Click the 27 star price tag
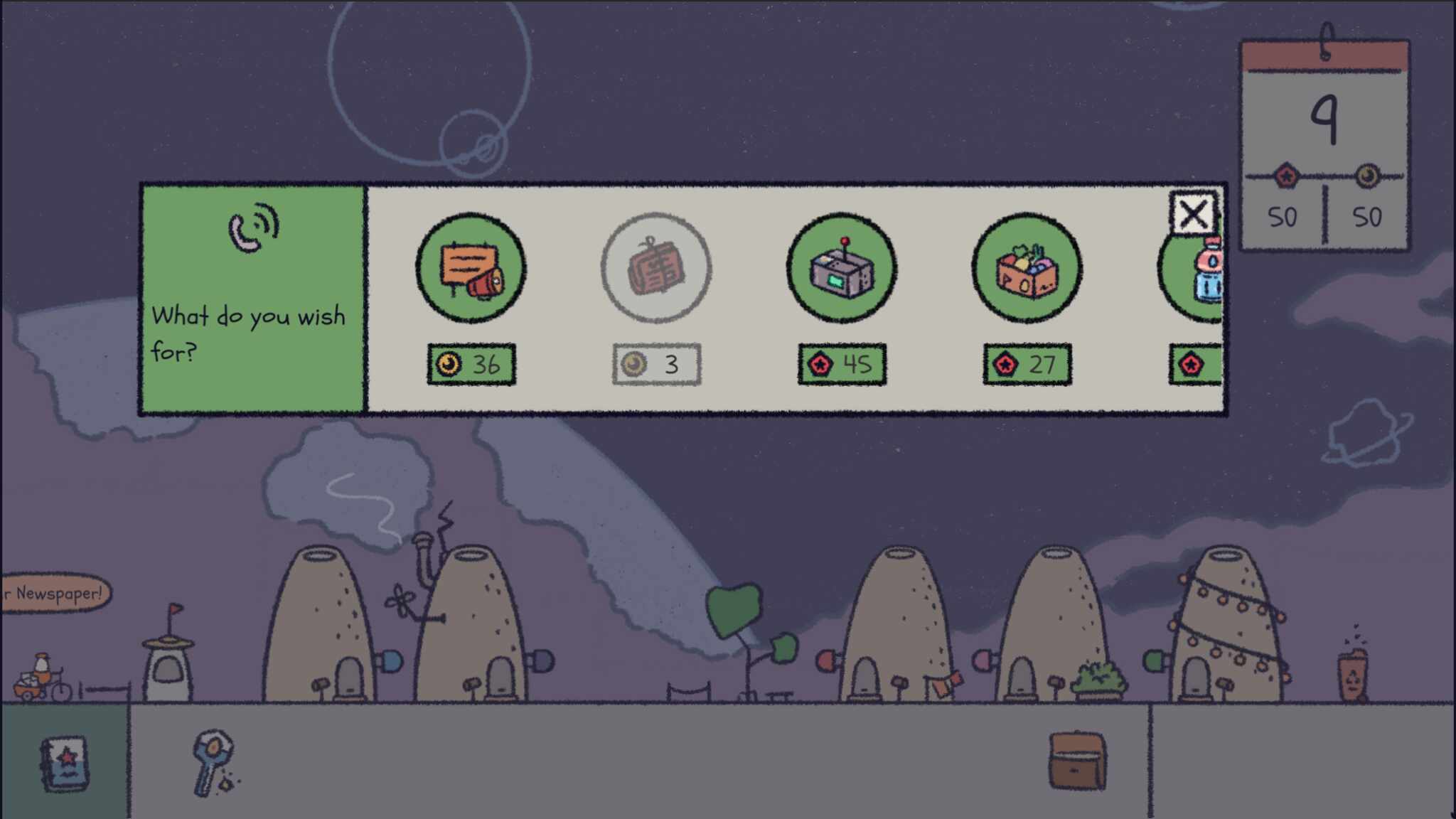Screen dimensions: 1456x819 [1027, 365]
